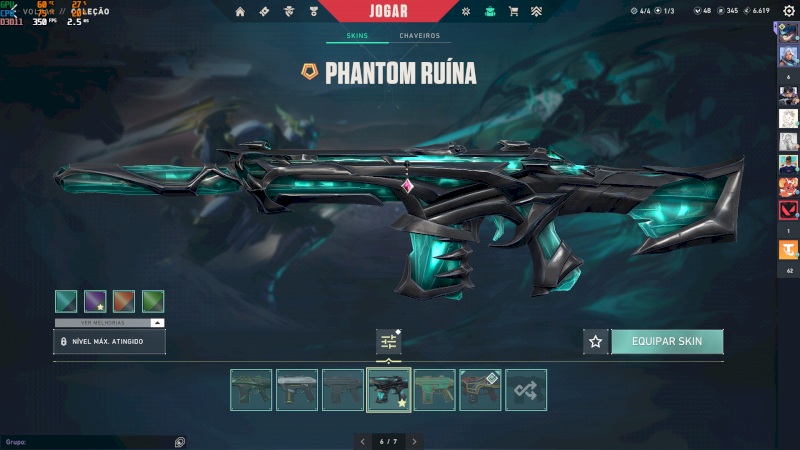The width and height of the screenshot is (800, 450).
Task: Choose the teal color variant swatch
Action: coord(66,301)
